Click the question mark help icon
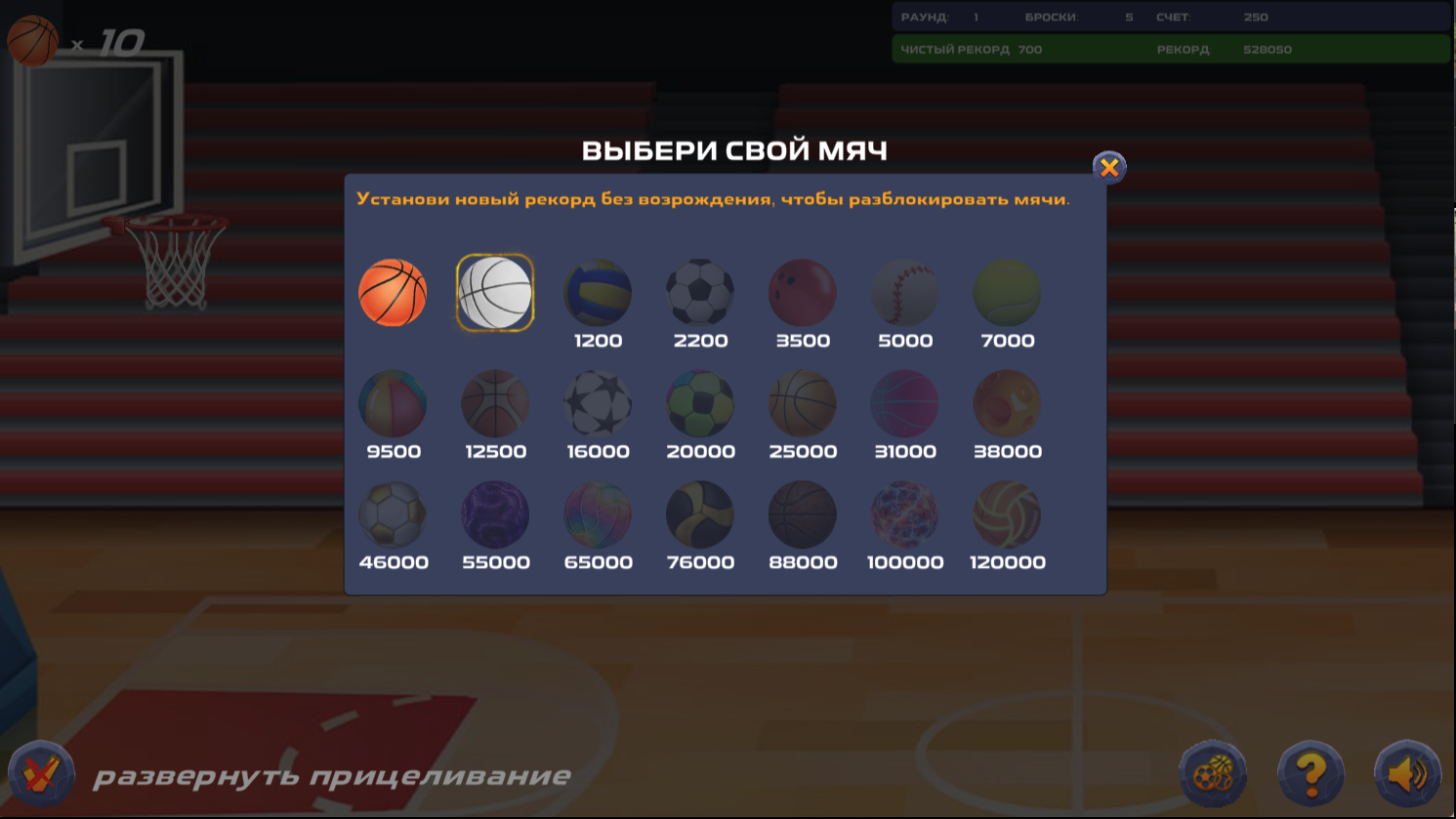This screenshot has width=1456, height=819. 1311,772
